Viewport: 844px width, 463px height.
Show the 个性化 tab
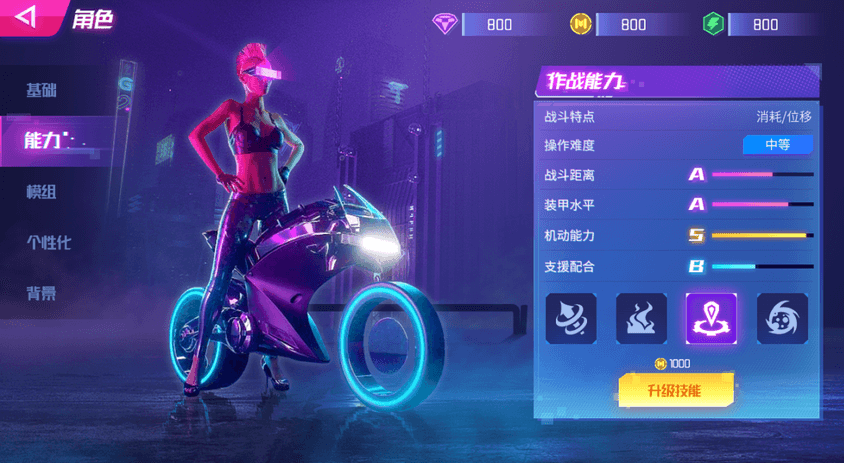coord(49,242)
